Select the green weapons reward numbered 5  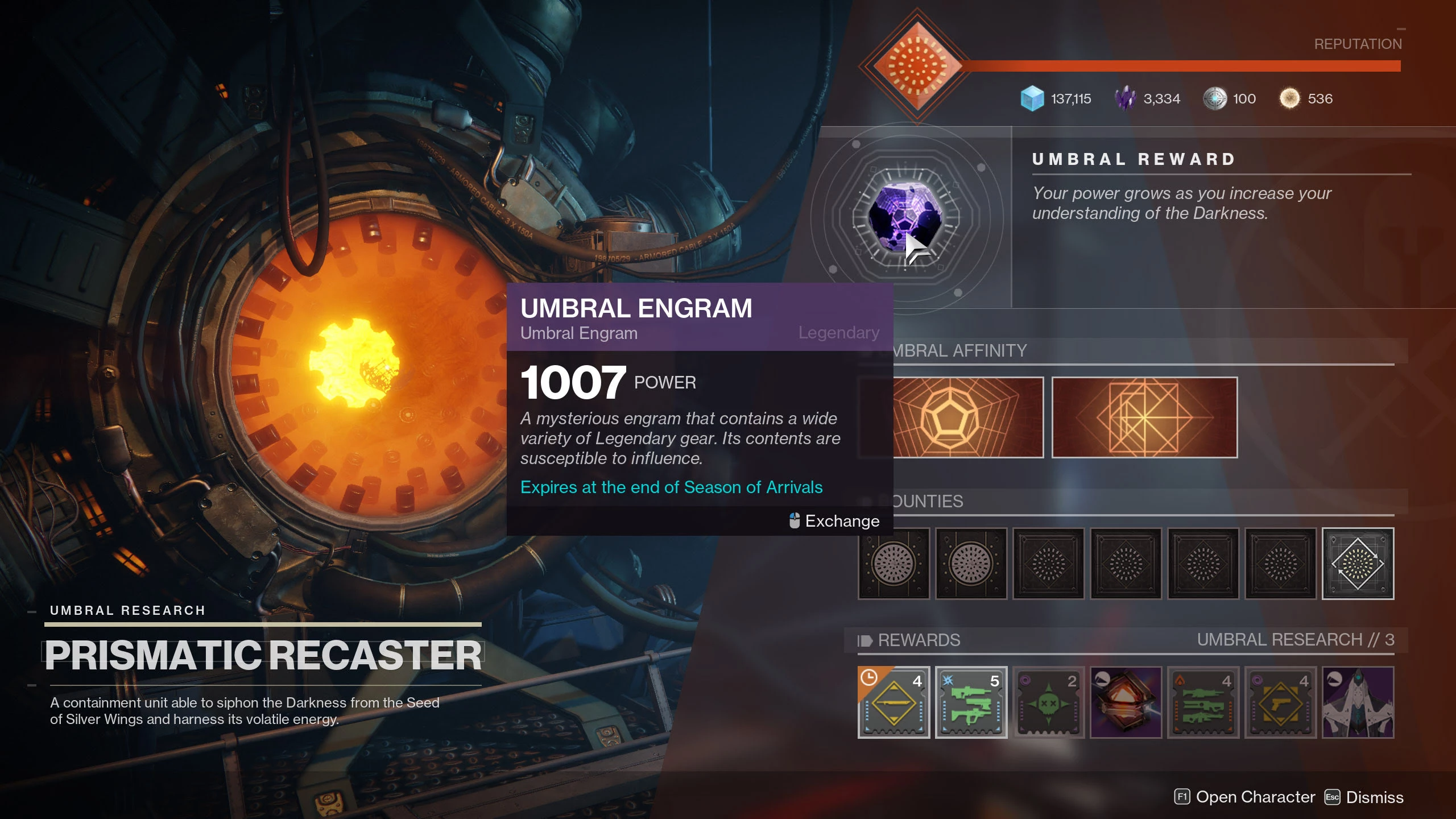pos(971,702)
